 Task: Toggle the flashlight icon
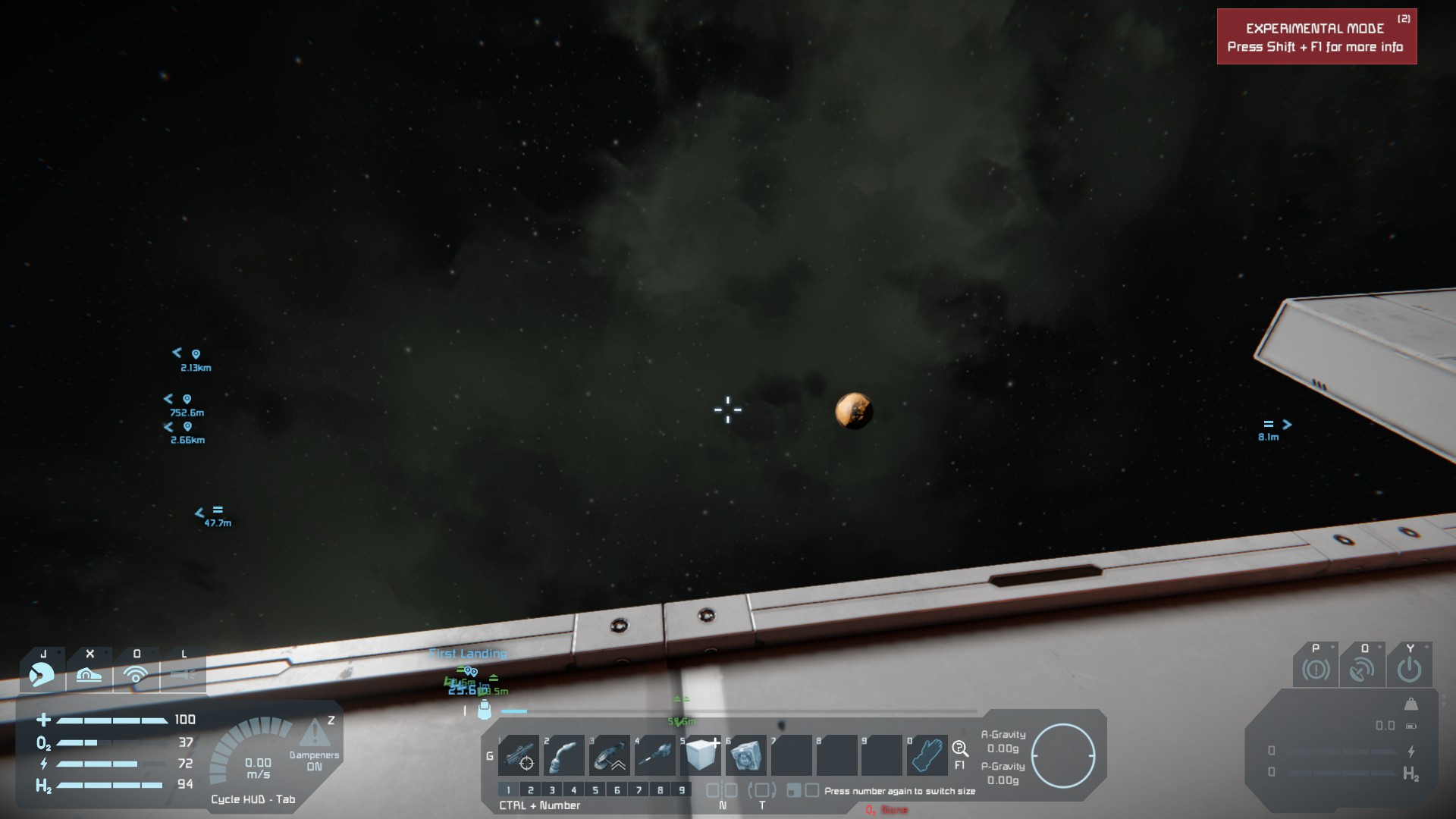tap(183, 673)
